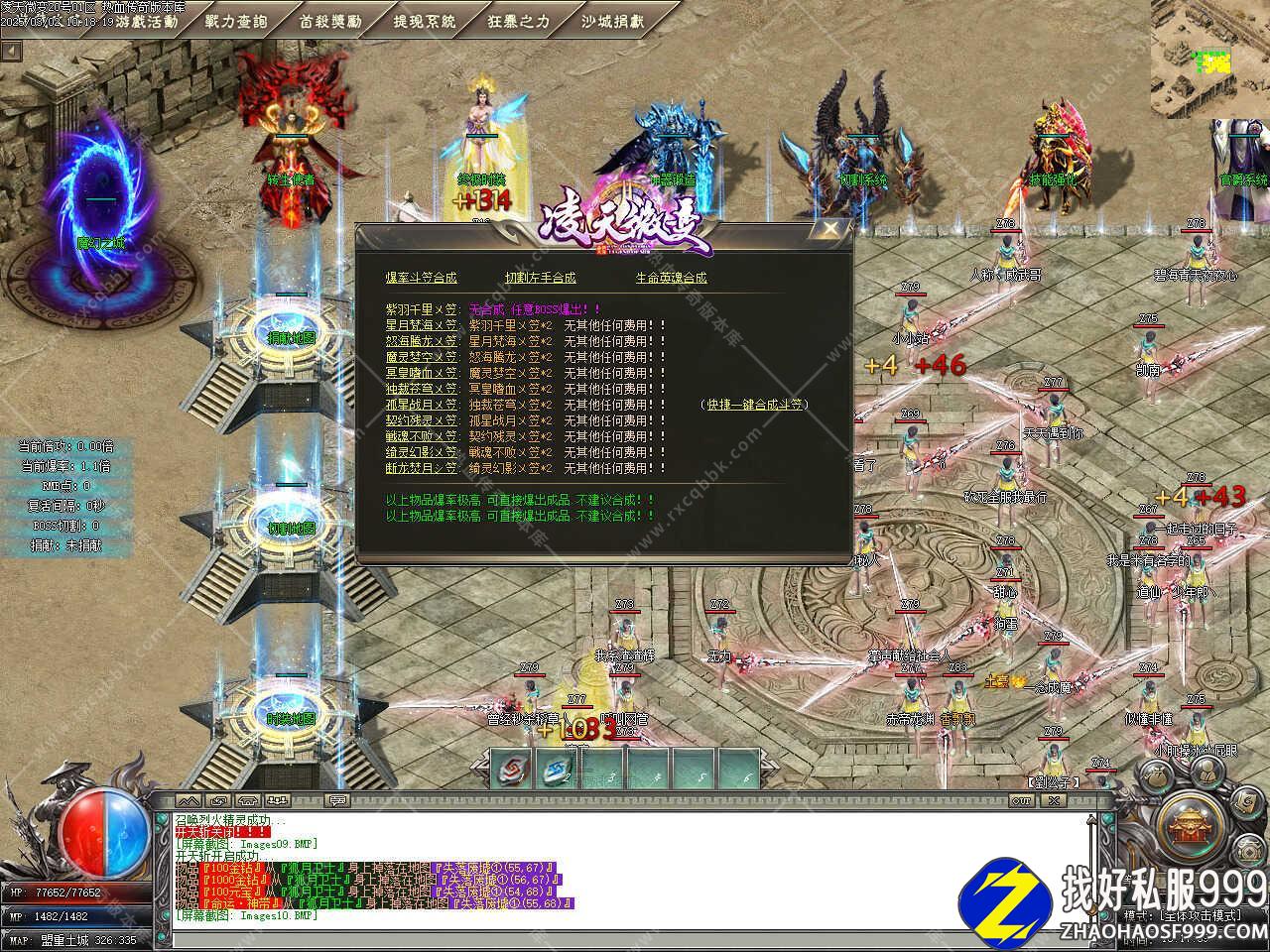Screen dimensions: 1270x952
Task: Open the 游戲活動 top menu
Action: click(146, 20)
